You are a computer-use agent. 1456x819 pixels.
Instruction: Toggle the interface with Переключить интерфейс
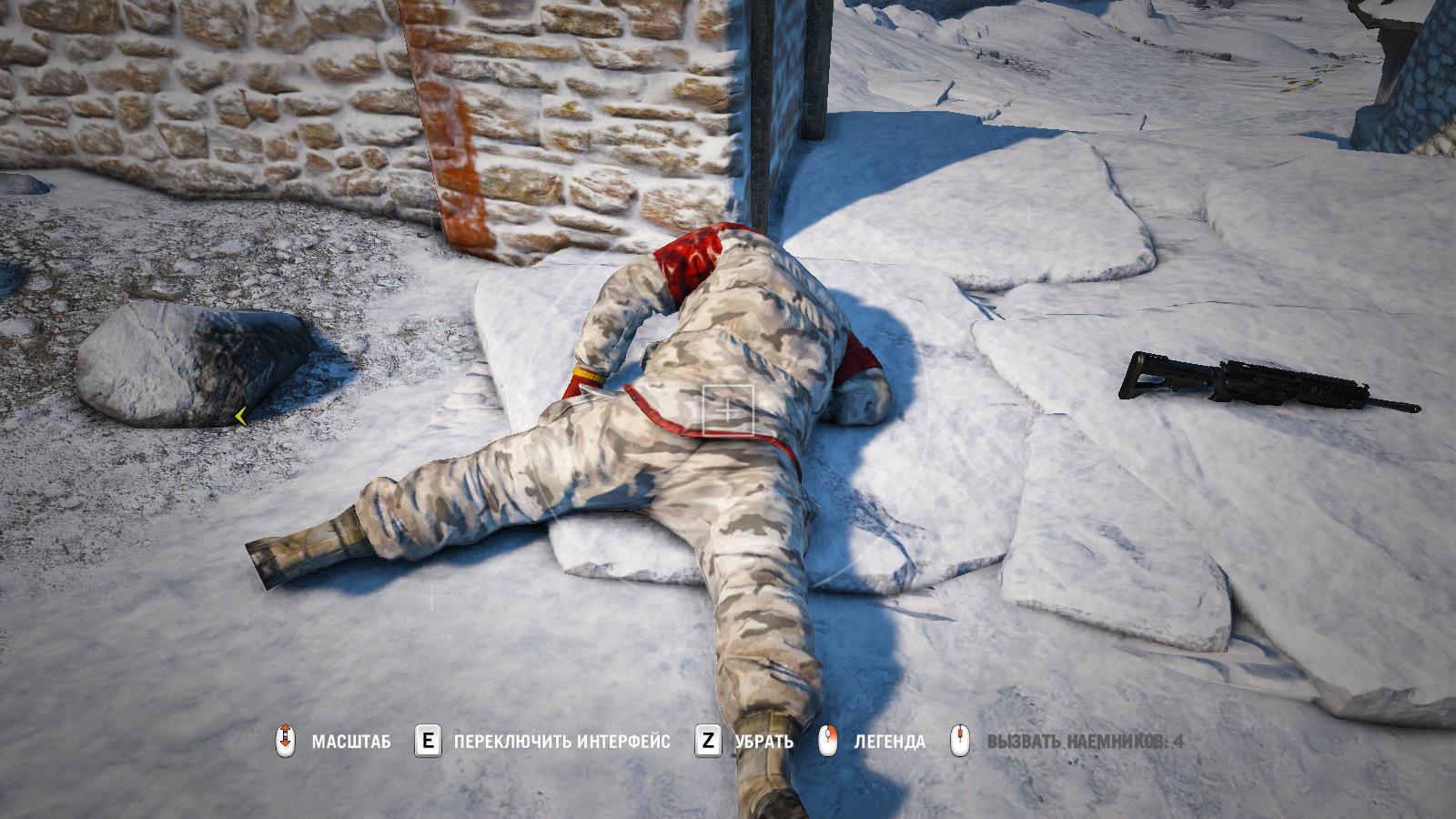click(x=561, y=742)
